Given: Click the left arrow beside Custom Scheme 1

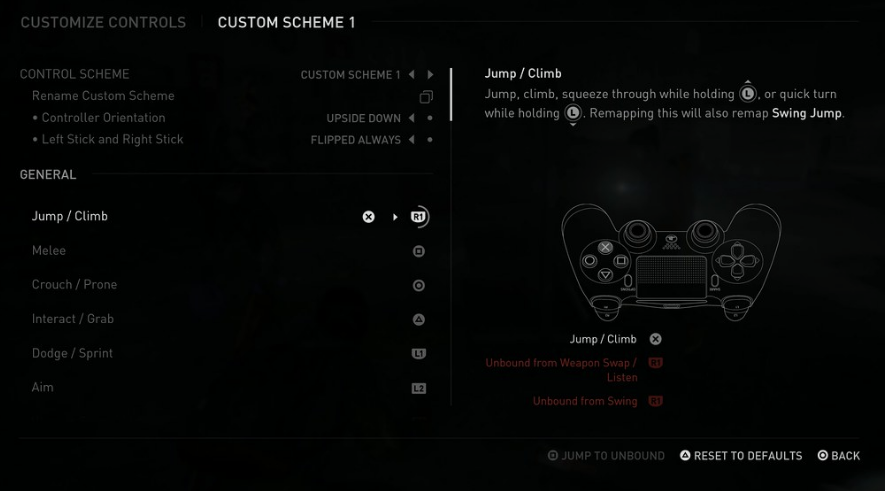Looking at the screenshot, I should pos(411,75).
